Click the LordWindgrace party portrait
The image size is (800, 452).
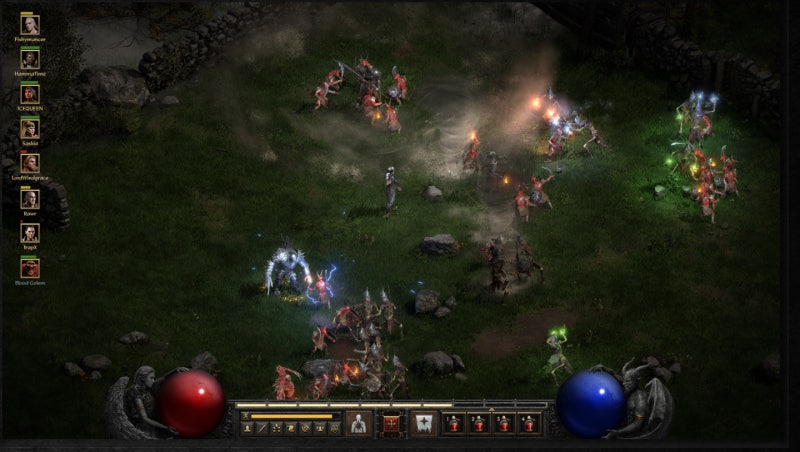click(x=30, y=163)
